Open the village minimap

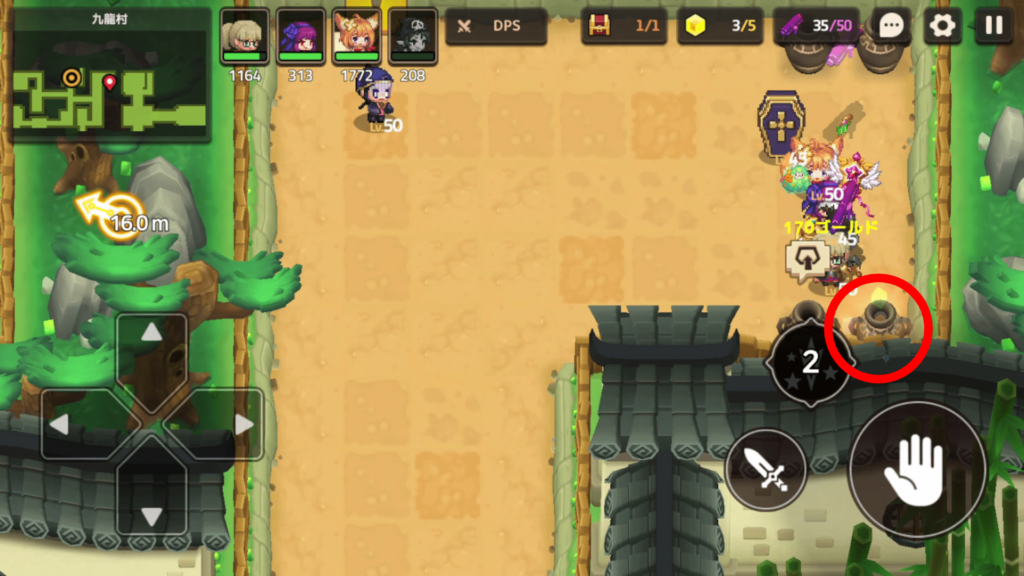(108, 76)
